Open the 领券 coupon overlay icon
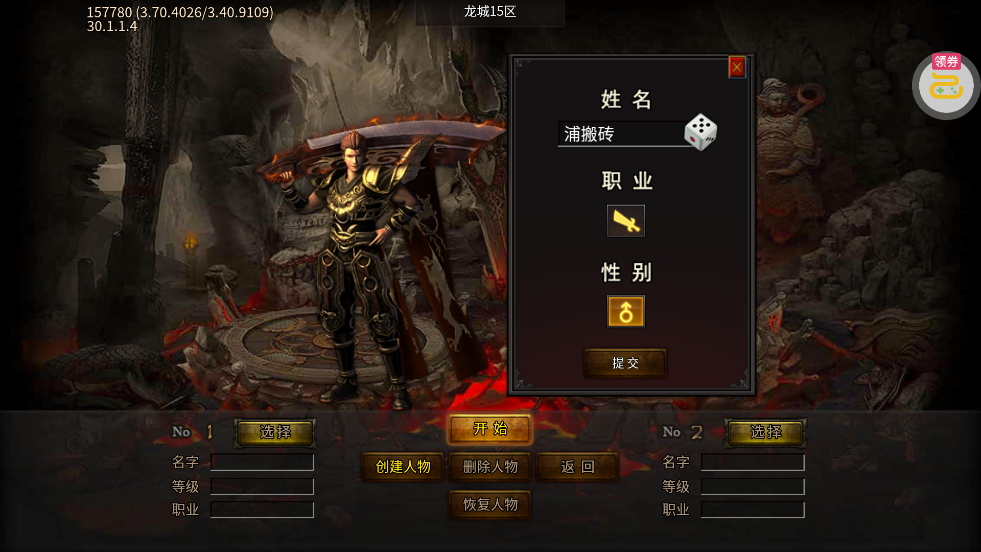This screenshot has width=981, height=552. [x=946, y=85]
